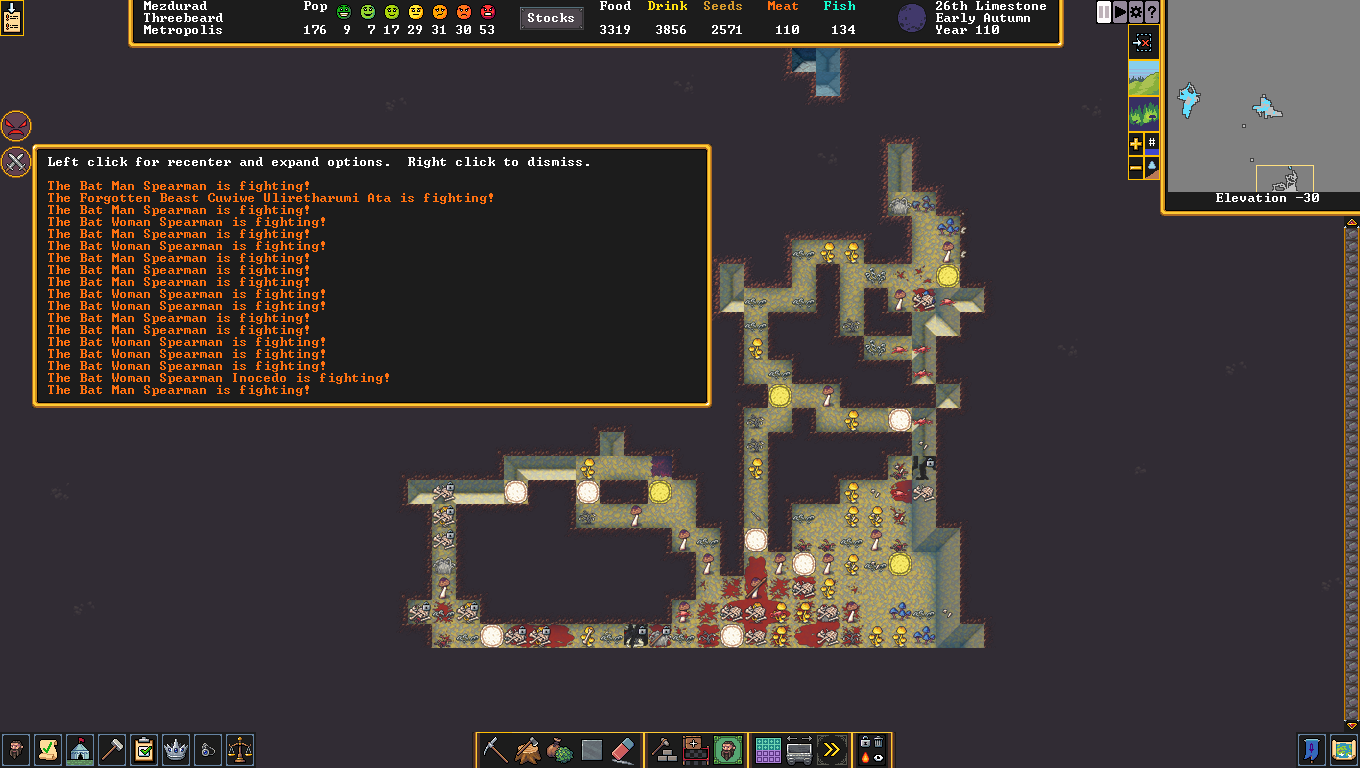Click the minimap

[1264, 97]
